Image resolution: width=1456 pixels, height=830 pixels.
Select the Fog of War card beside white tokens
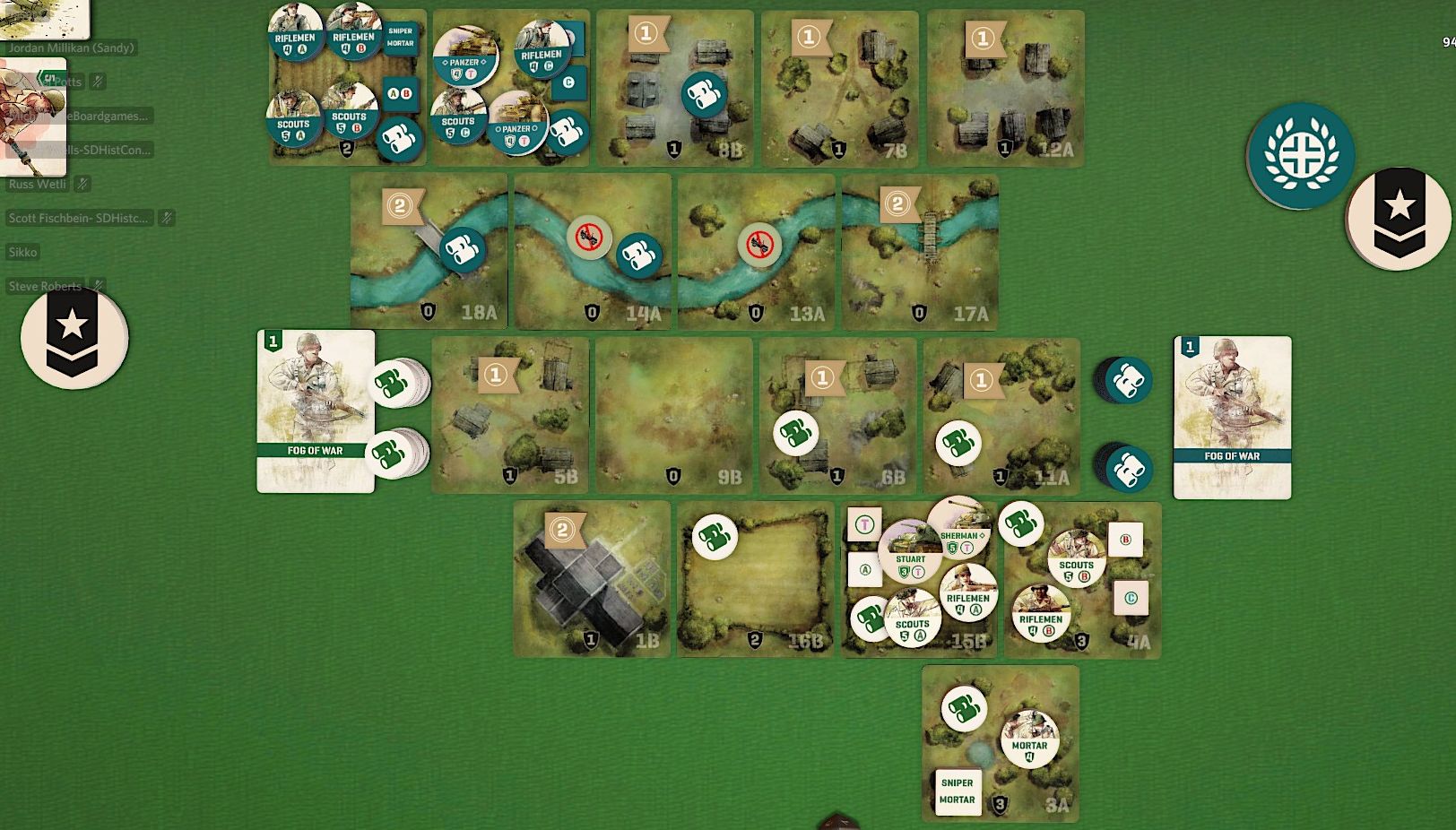pos(316,411)
